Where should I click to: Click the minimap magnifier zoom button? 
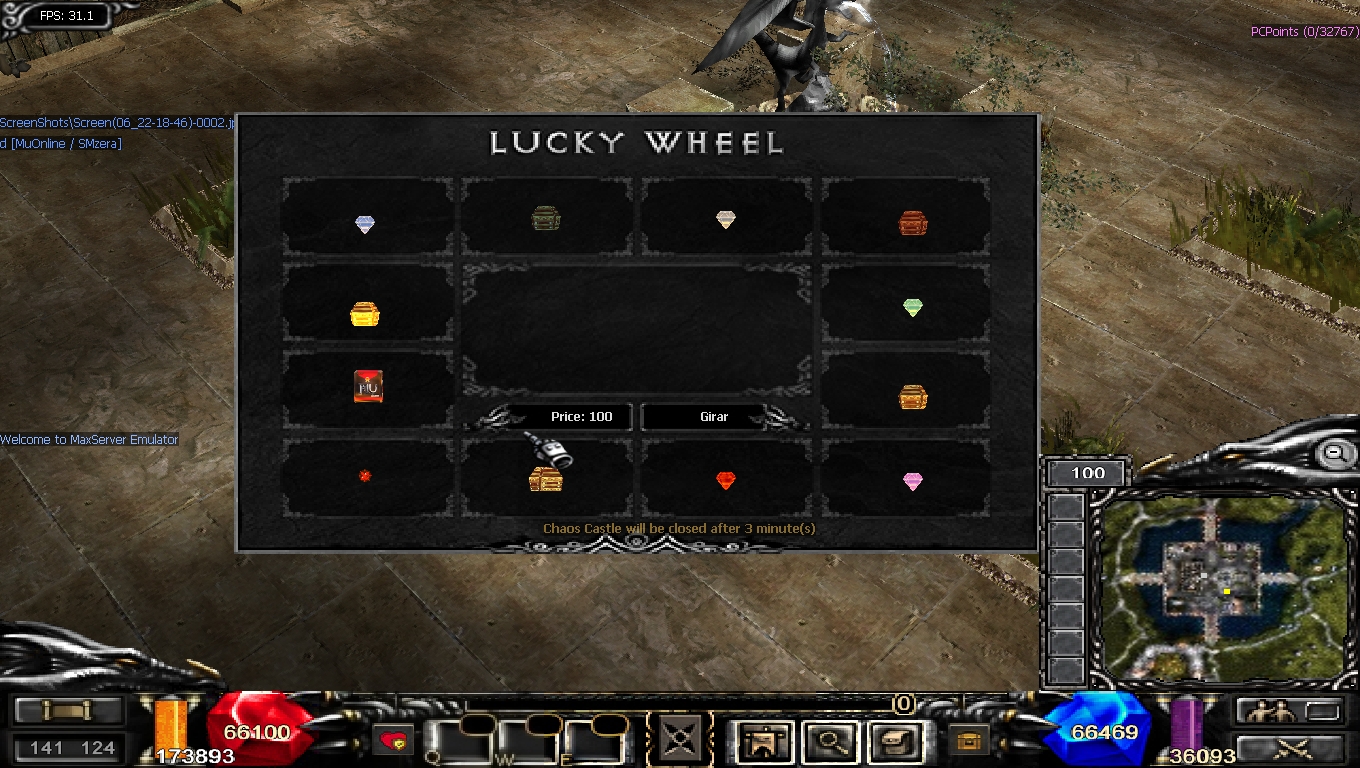coord(1334,454)
